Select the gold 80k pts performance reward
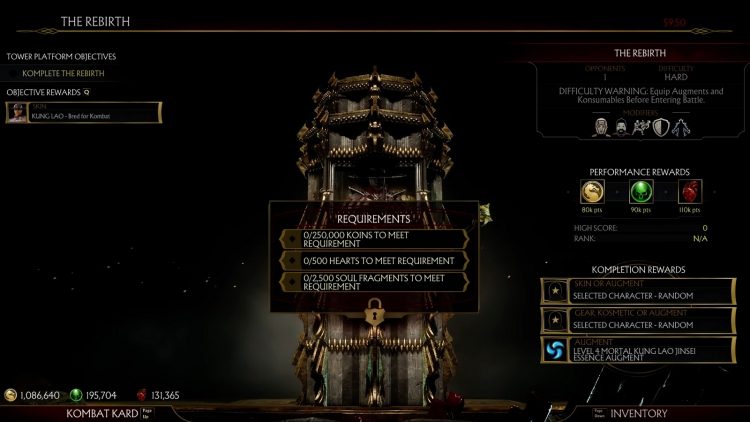The height and width of the screenshot is (422, 750). [592, 191]
